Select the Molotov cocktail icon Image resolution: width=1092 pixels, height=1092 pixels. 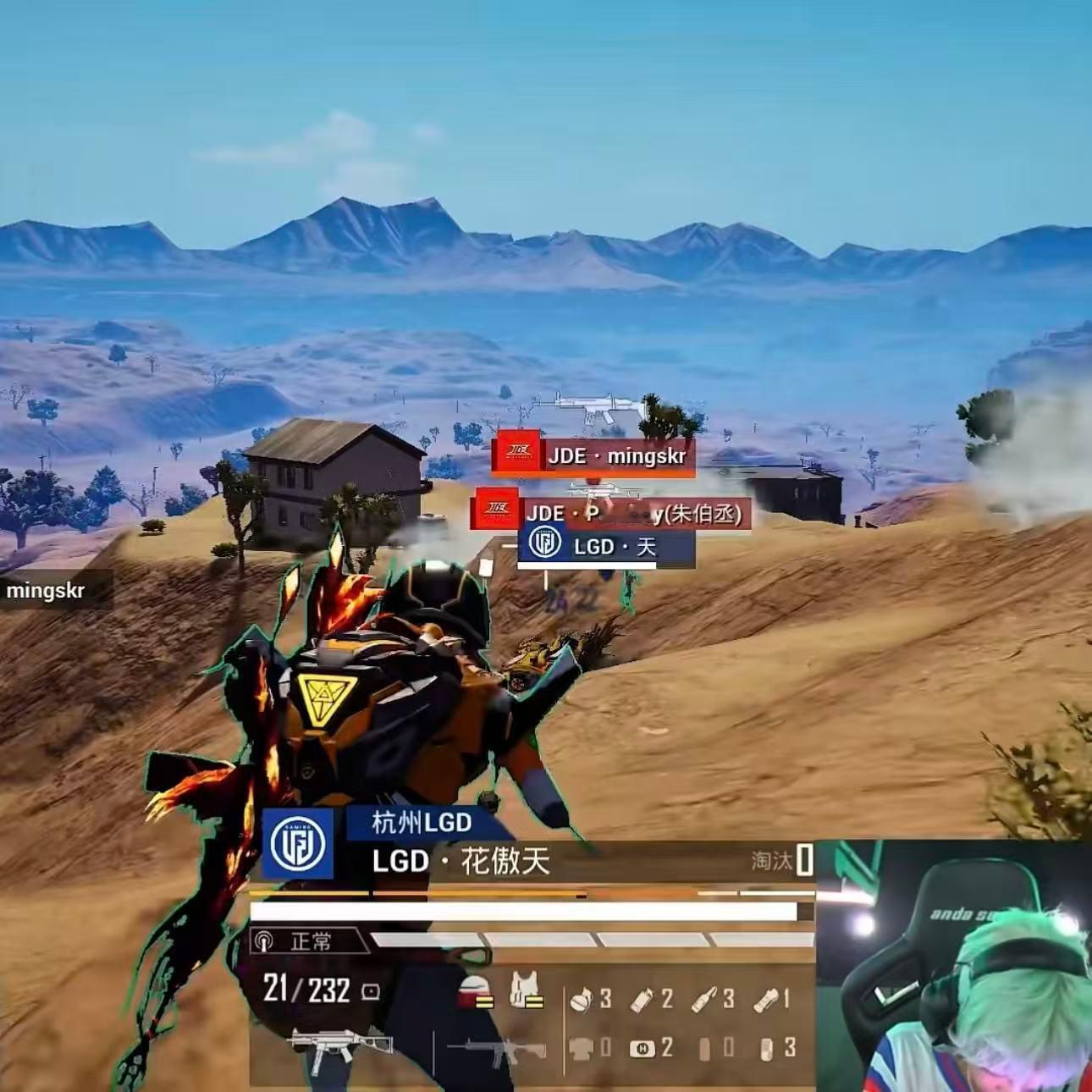click(704, 1000)
